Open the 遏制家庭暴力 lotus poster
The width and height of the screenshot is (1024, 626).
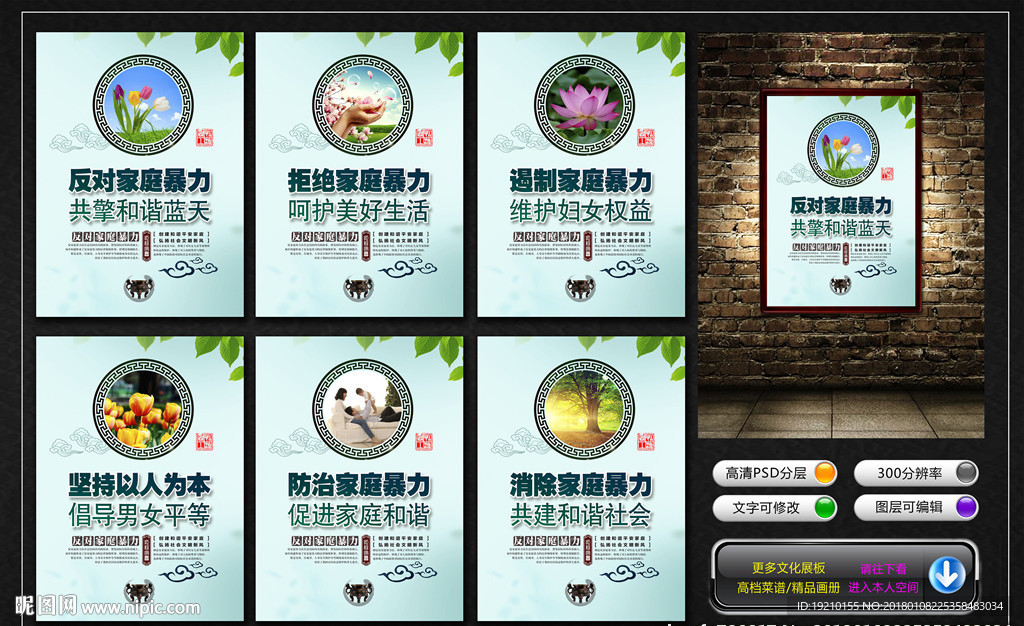pyautogui.click(x=581, y=175)
